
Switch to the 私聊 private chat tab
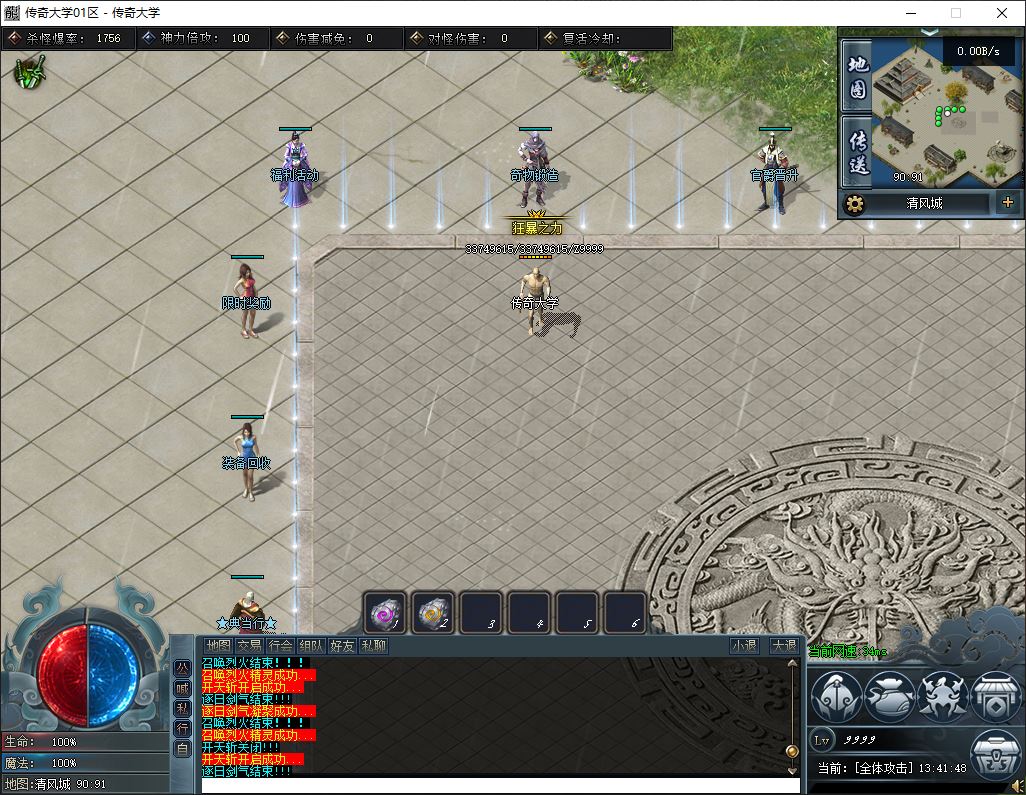[373, 646]
